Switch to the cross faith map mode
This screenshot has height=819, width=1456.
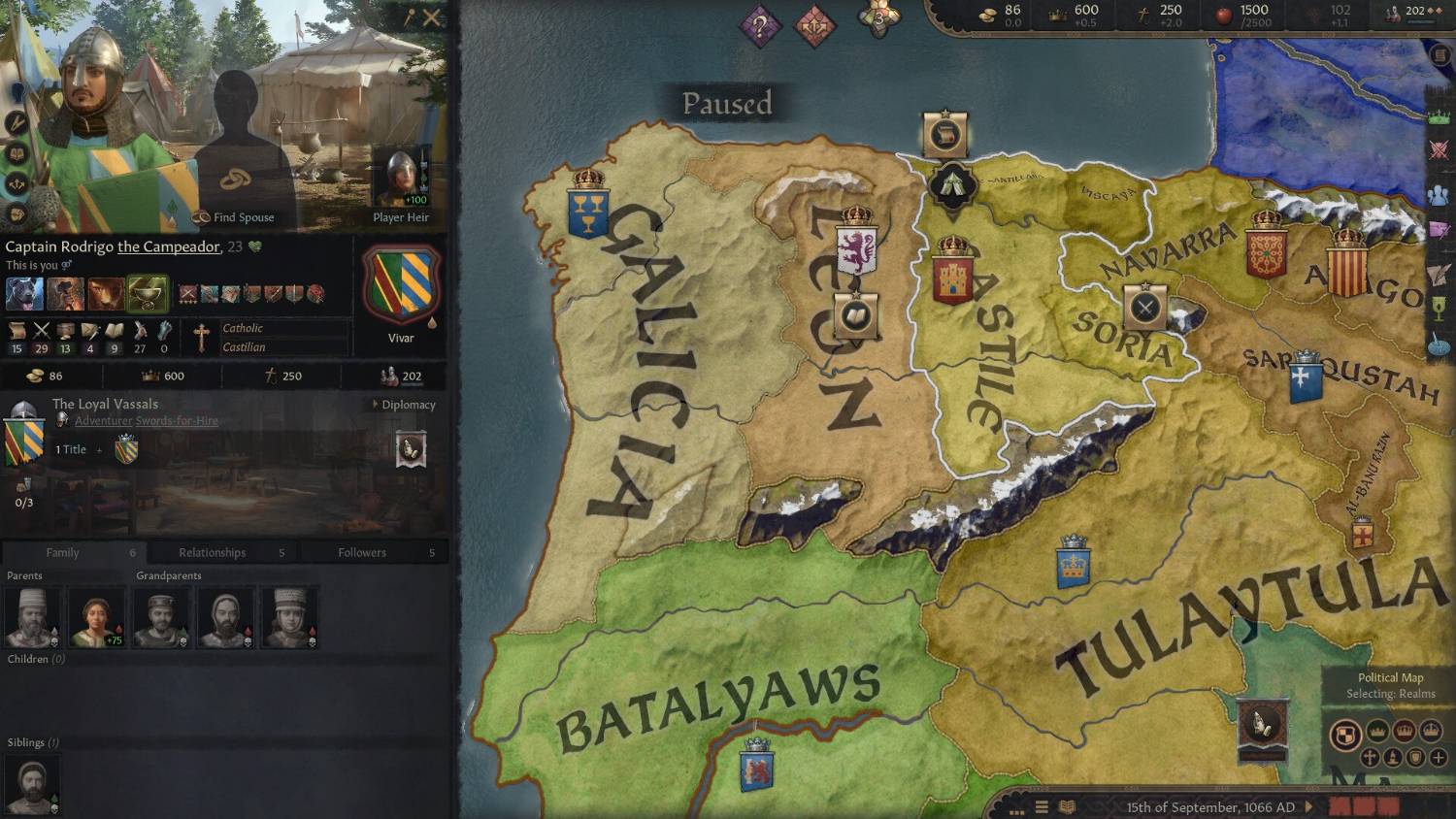(x=1370, y=757)
